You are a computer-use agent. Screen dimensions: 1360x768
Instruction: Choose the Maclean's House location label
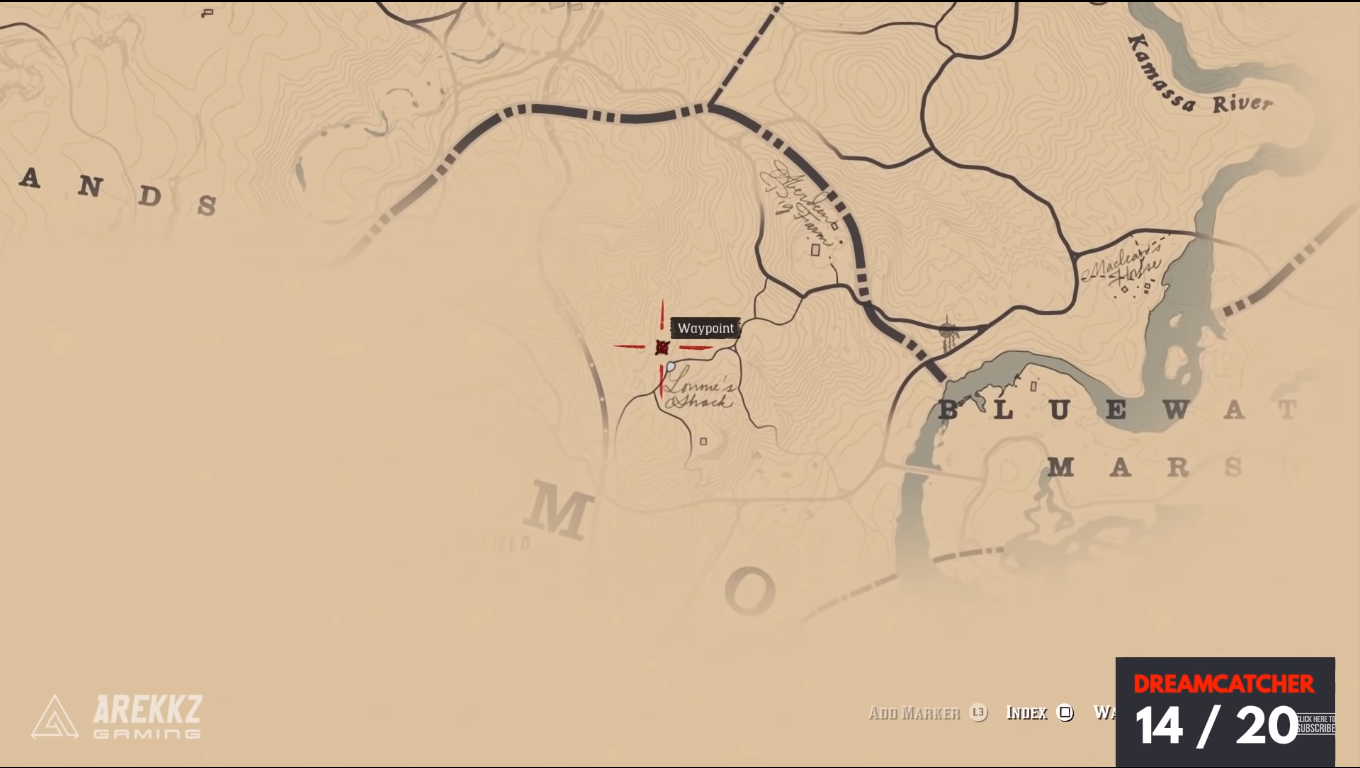click(1122, 267)
